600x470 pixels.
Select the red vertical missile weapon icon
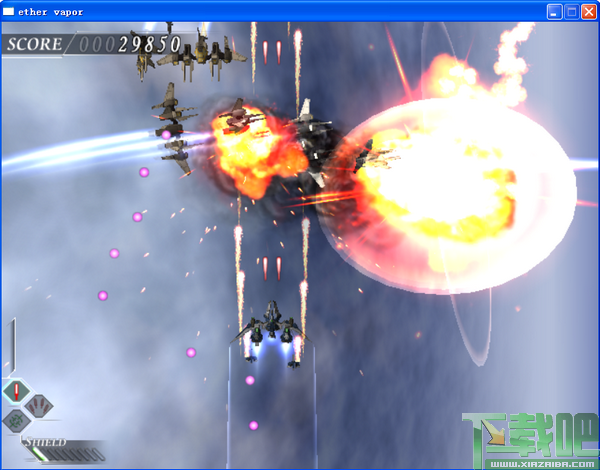pyautogui.click(x=17, y=392)
